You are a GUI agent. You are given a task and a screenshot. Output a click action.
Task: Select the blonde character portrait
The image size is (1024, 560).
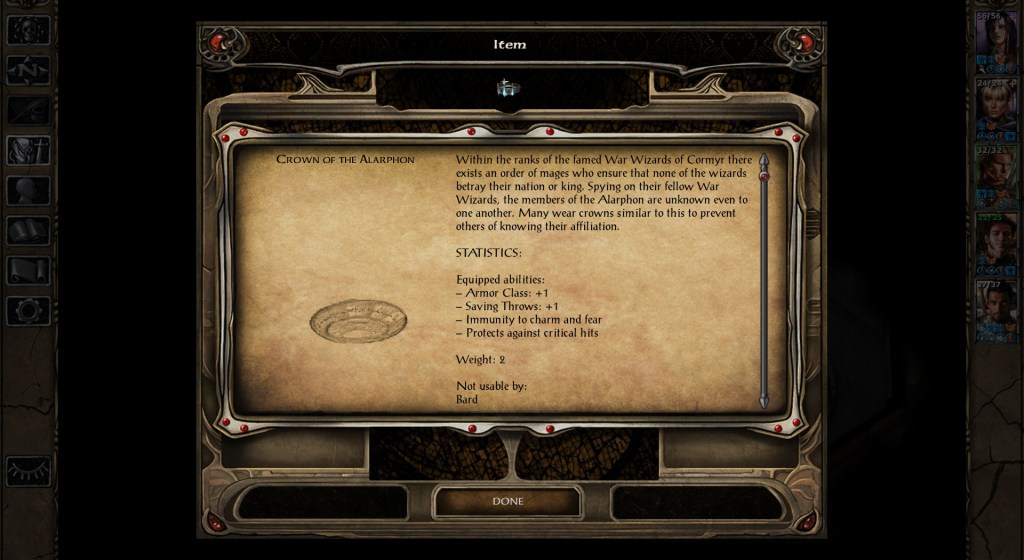997,106
